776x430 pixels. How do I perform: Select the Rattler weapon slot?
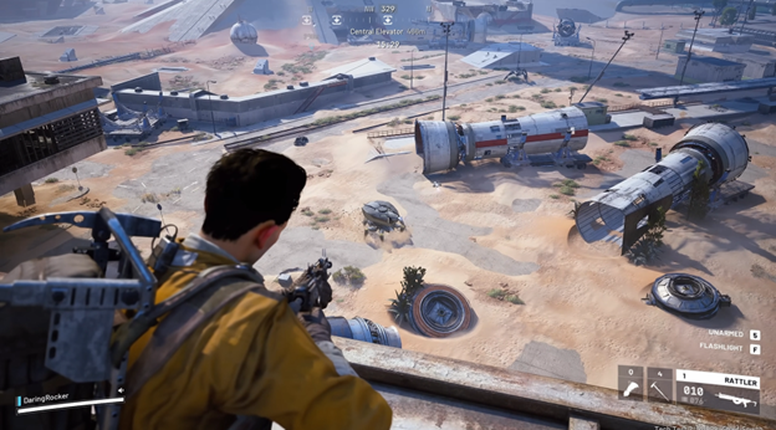717,389
